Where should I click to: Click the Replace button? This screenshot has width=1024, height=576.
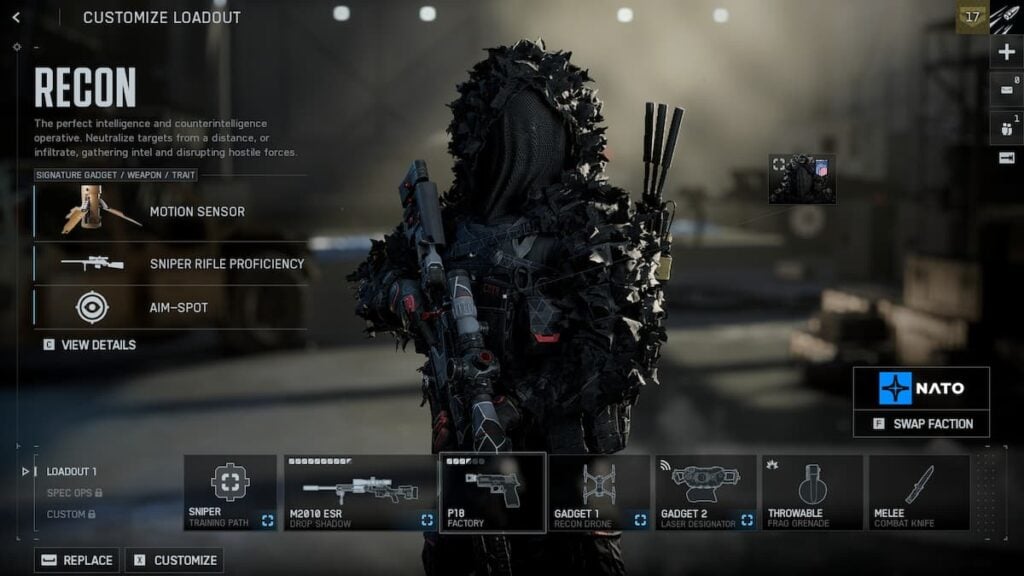(77, 560)
